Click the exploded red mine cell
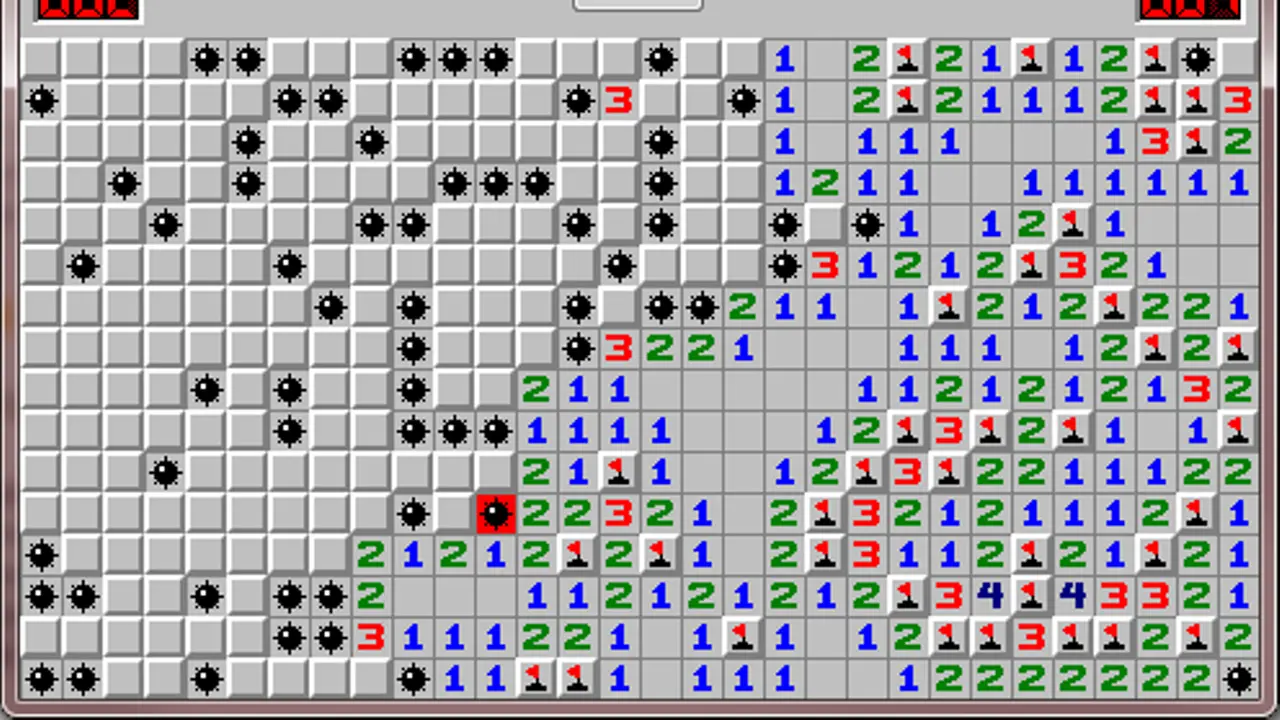 pyautogui.click(x=495, y=514)
